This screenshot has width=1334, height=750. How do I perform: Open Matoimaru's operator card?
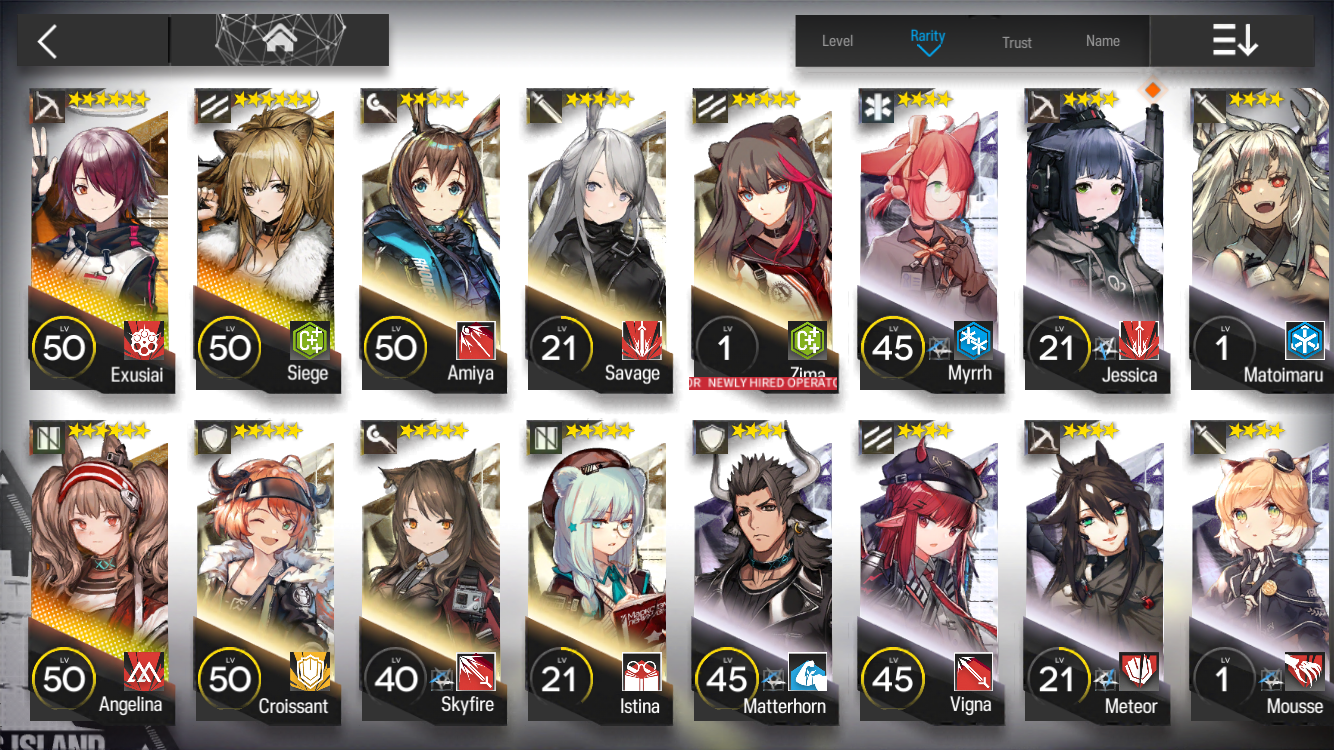tap(1260, 240)
